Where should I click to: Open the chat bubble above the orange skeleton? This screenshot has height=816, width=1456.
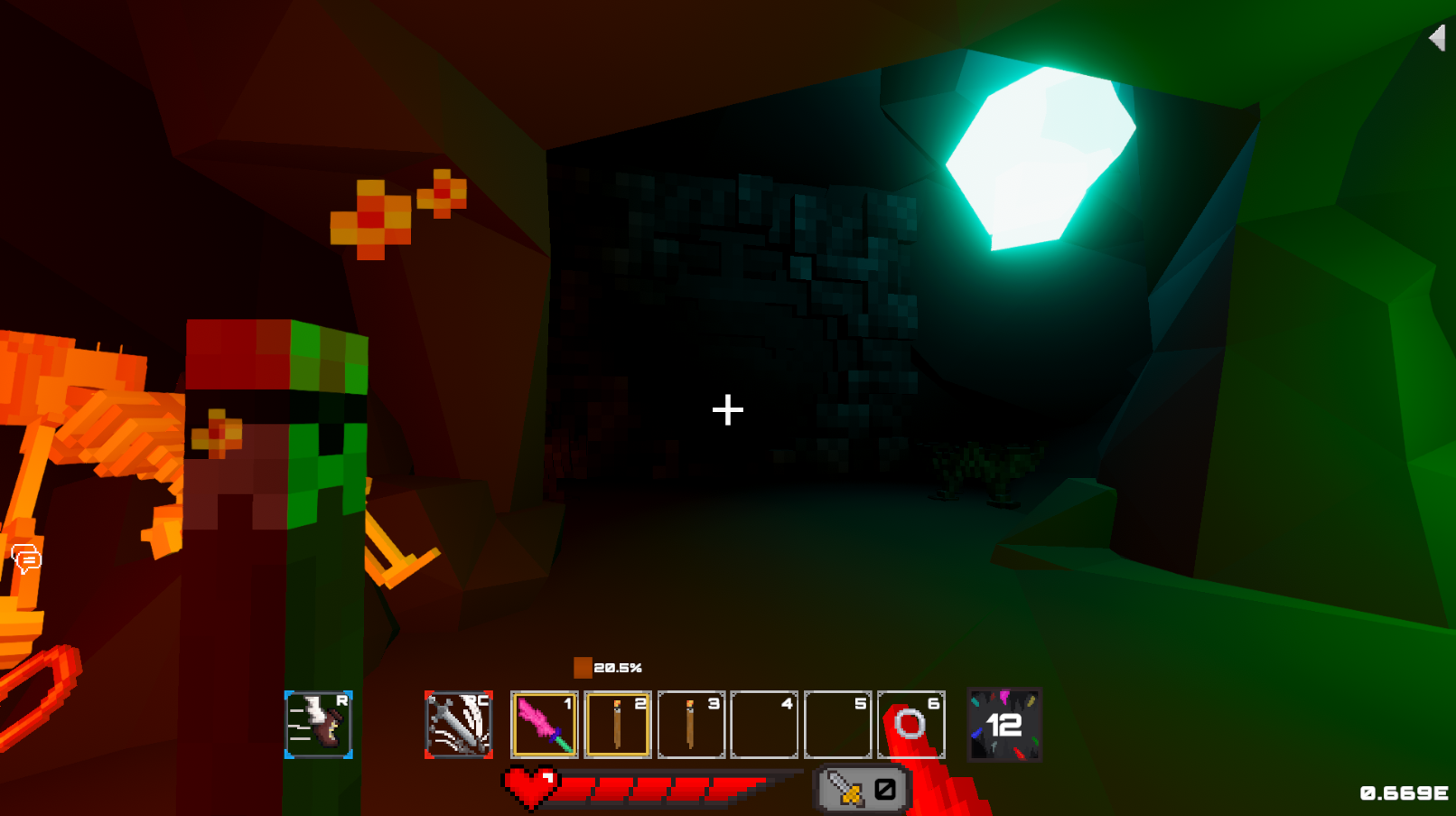tap(25, 558)
